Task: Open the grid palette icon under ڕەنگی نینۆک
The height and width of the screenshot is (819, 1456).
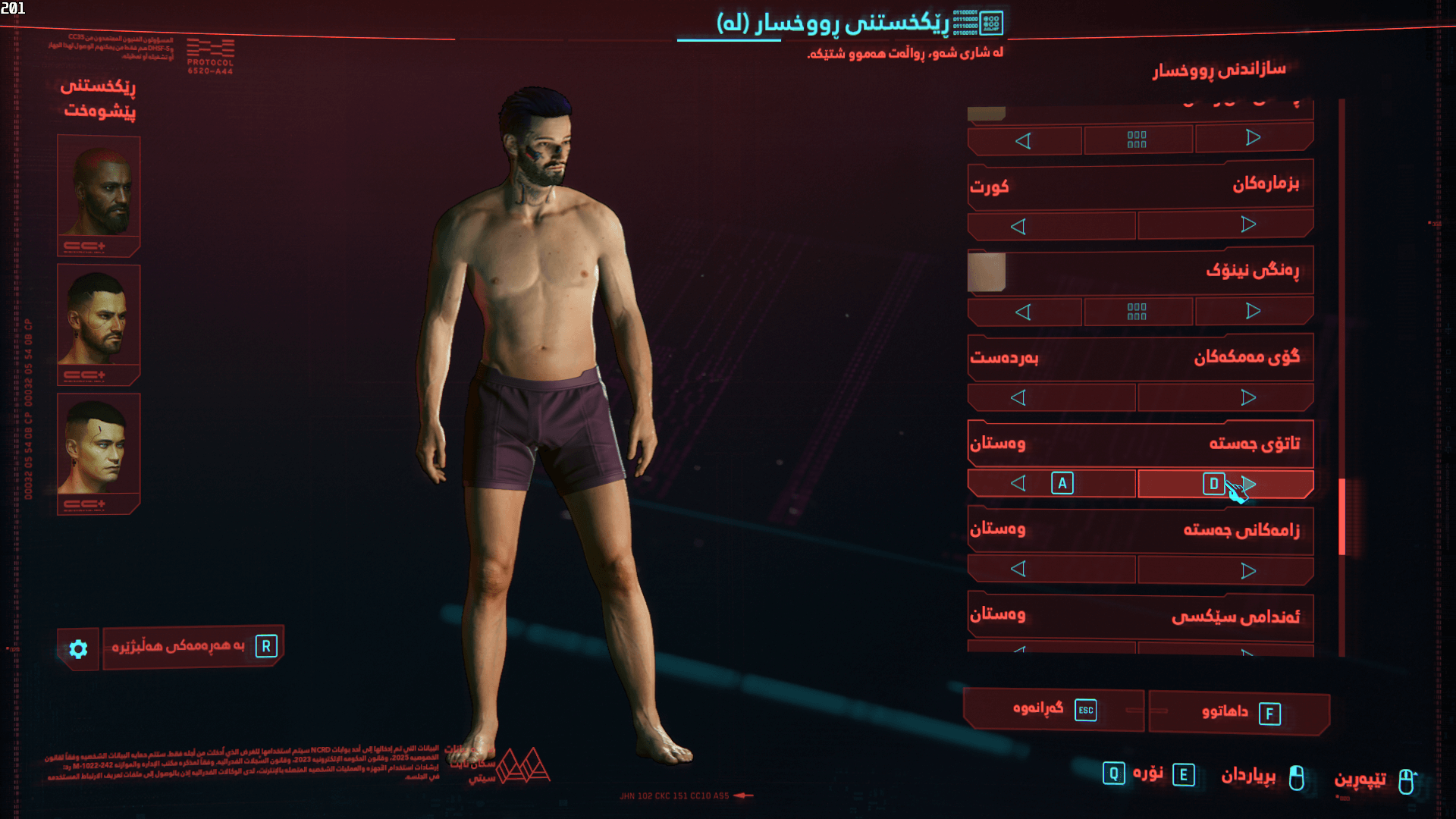Action: click(1137, 311)
